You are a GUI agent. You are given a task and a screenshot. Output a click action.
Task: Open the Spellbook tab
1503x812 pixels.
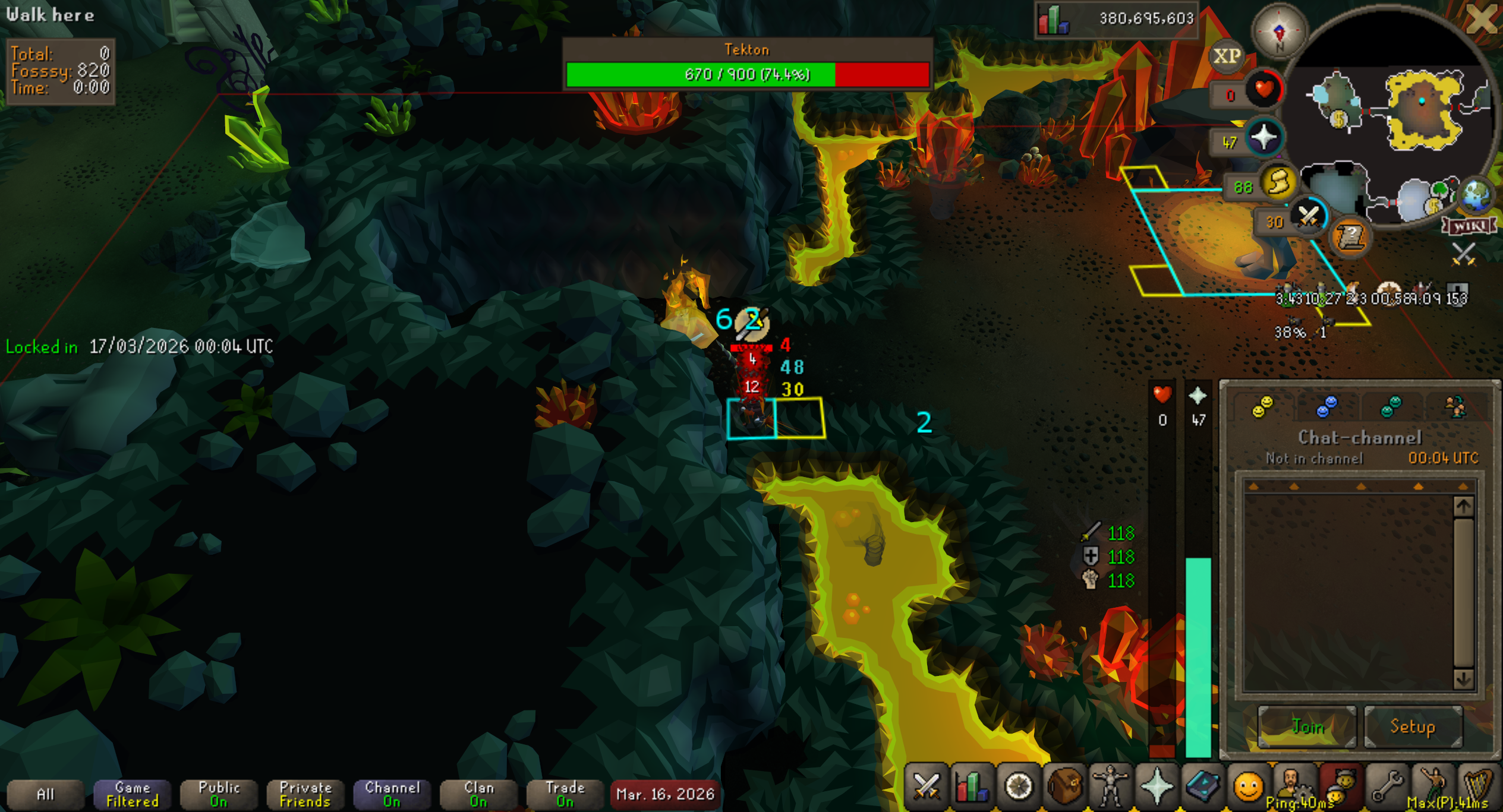click(1202, 787)
